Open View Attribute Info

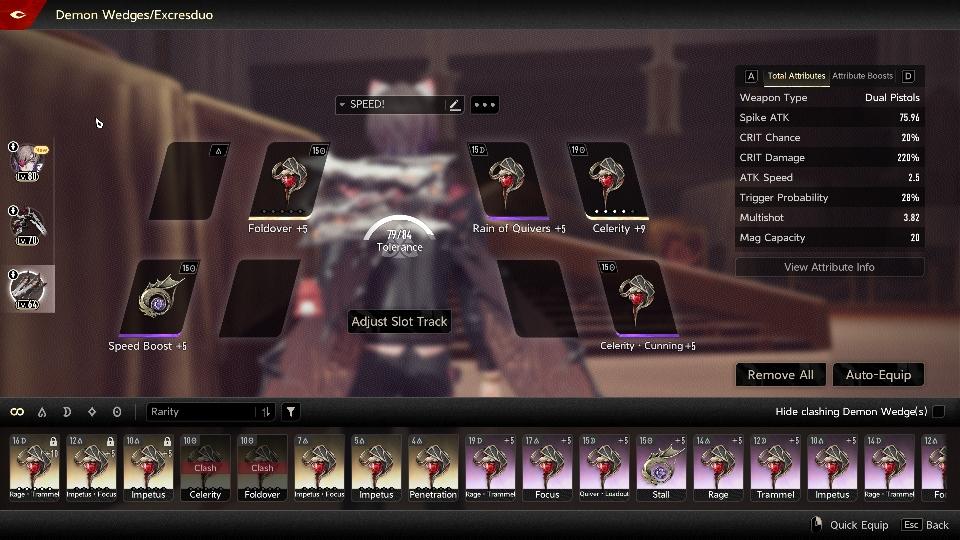(x=829, y=267)
